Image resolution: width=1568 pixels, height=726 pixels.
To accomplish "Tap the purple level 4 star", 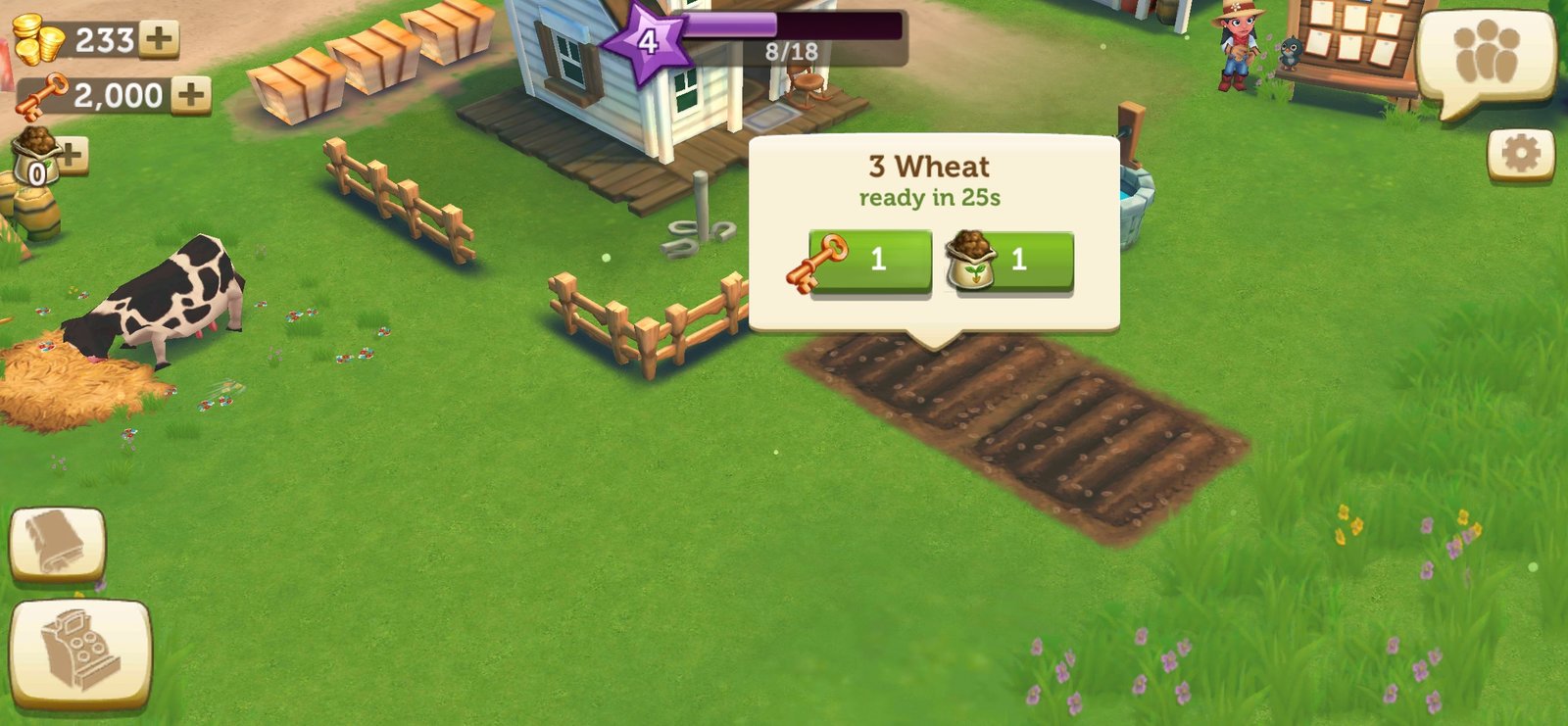I will pos(647,42).
